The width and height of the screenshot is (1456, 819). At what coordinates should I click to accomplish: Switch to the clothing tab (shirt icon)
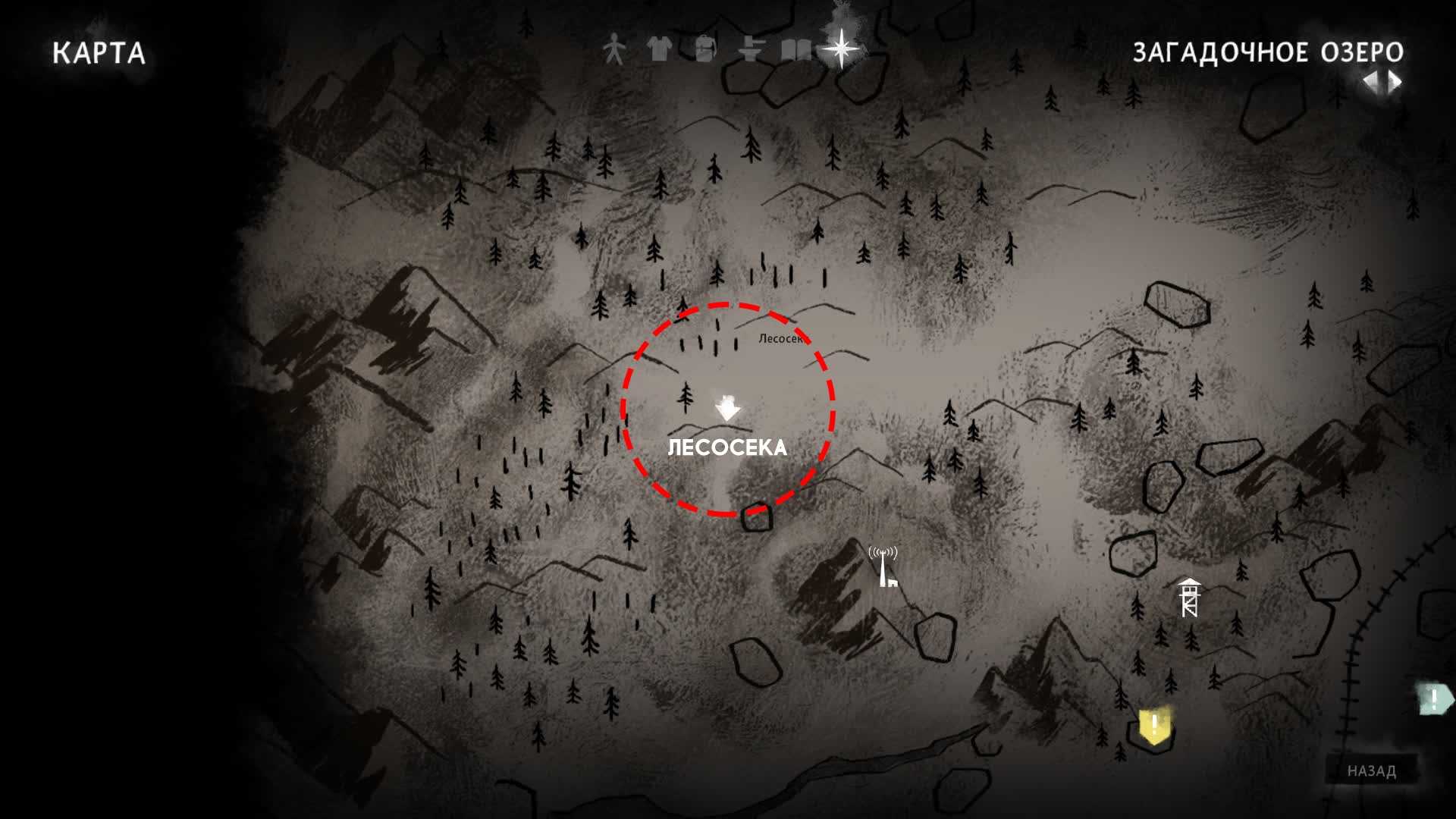pyautogui.click(x=659, y=50)
